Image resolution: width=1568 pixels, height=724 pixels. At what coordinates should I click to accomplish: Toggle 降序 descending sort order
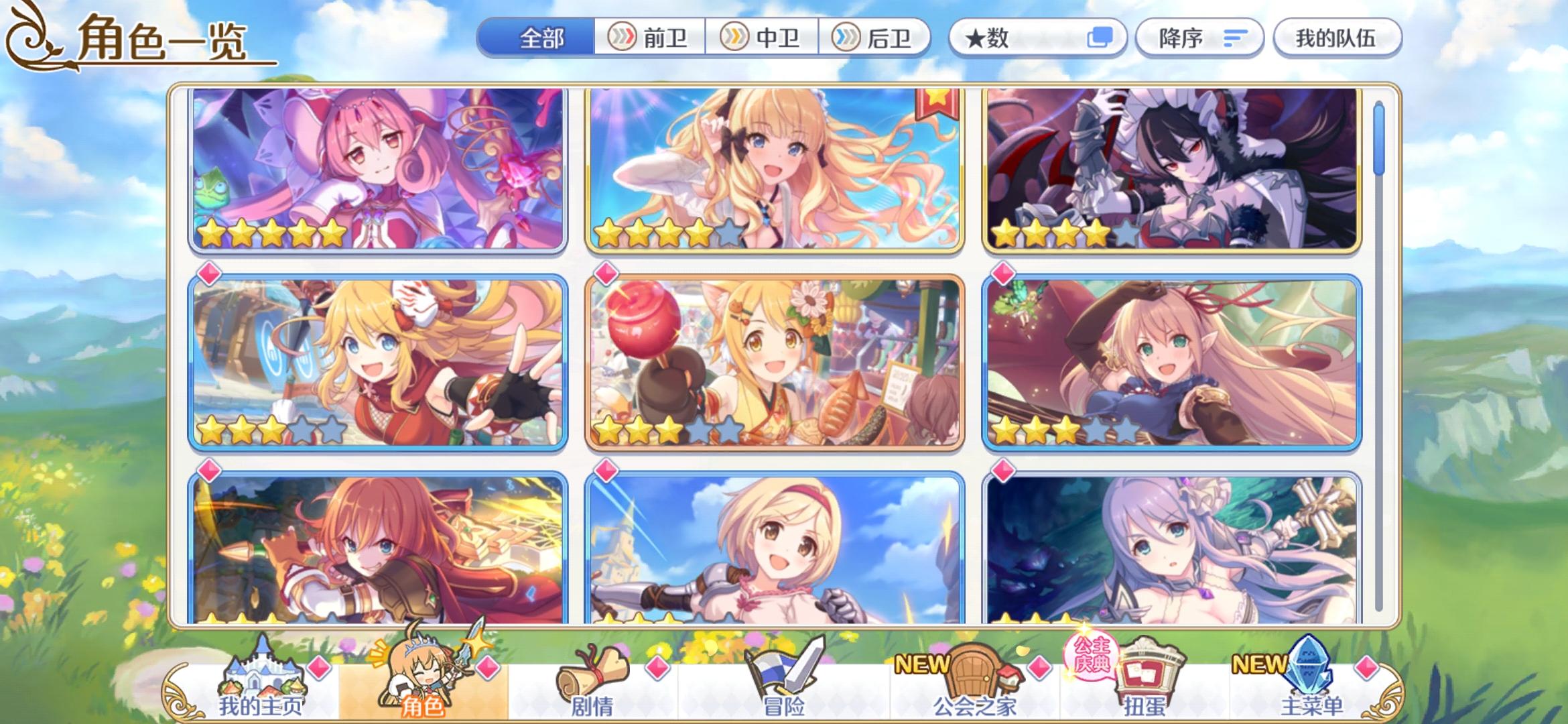pos(1199,38)
